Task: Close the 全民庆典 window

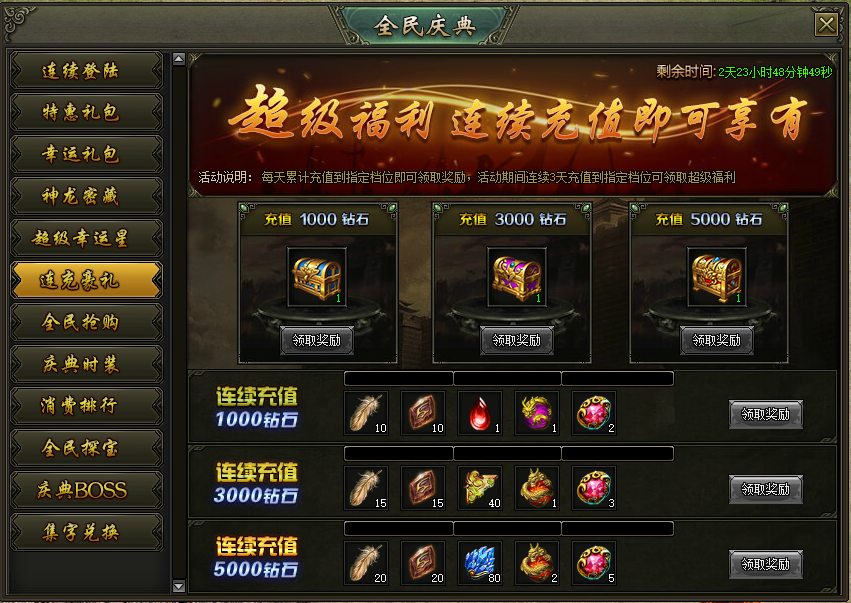Action: click(826, 25)
